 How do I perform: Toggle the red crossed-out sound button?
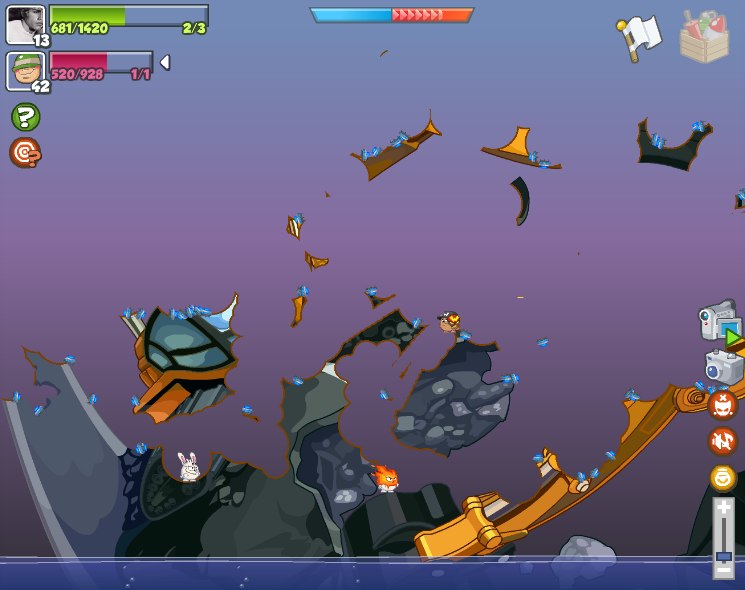723,441
